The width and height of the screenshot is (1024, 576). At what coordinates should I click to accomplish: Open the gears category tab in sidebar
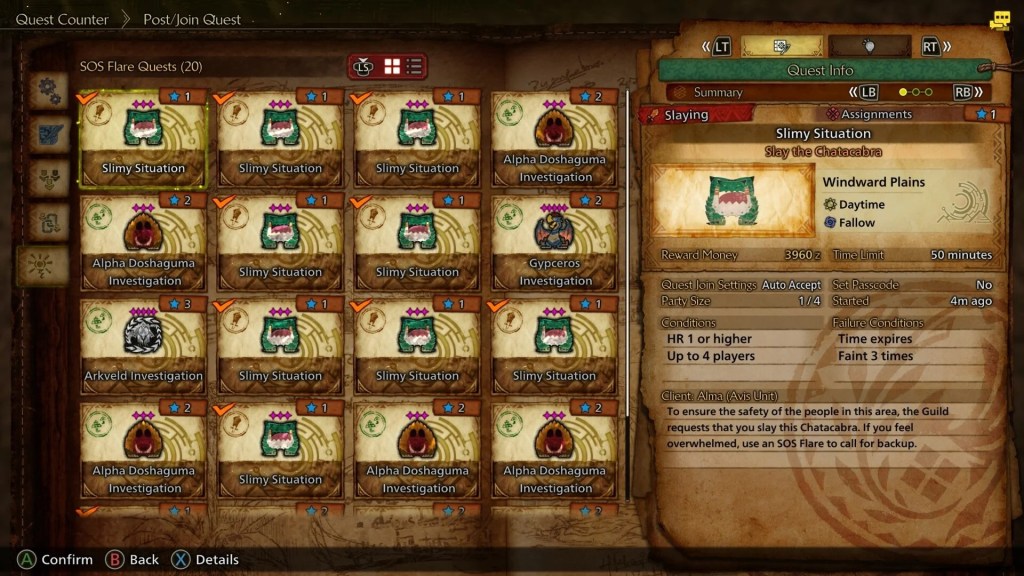(48, 91)
